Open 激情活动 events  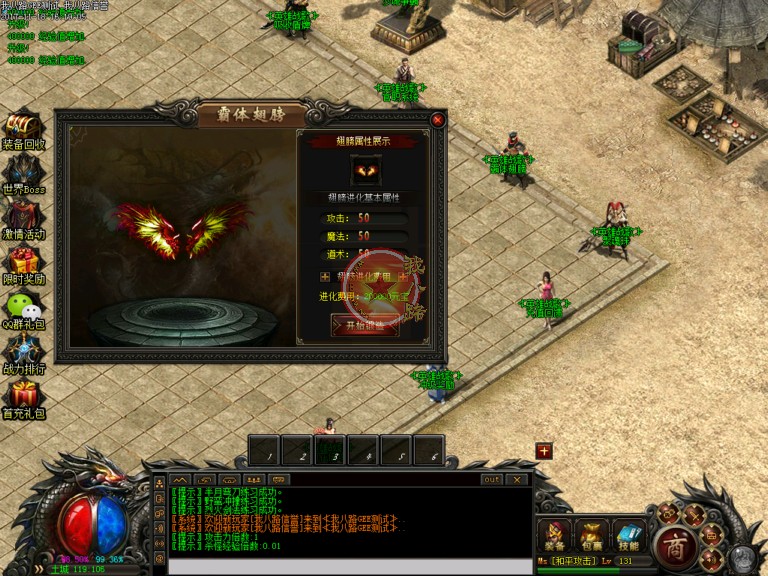point(23,217)
